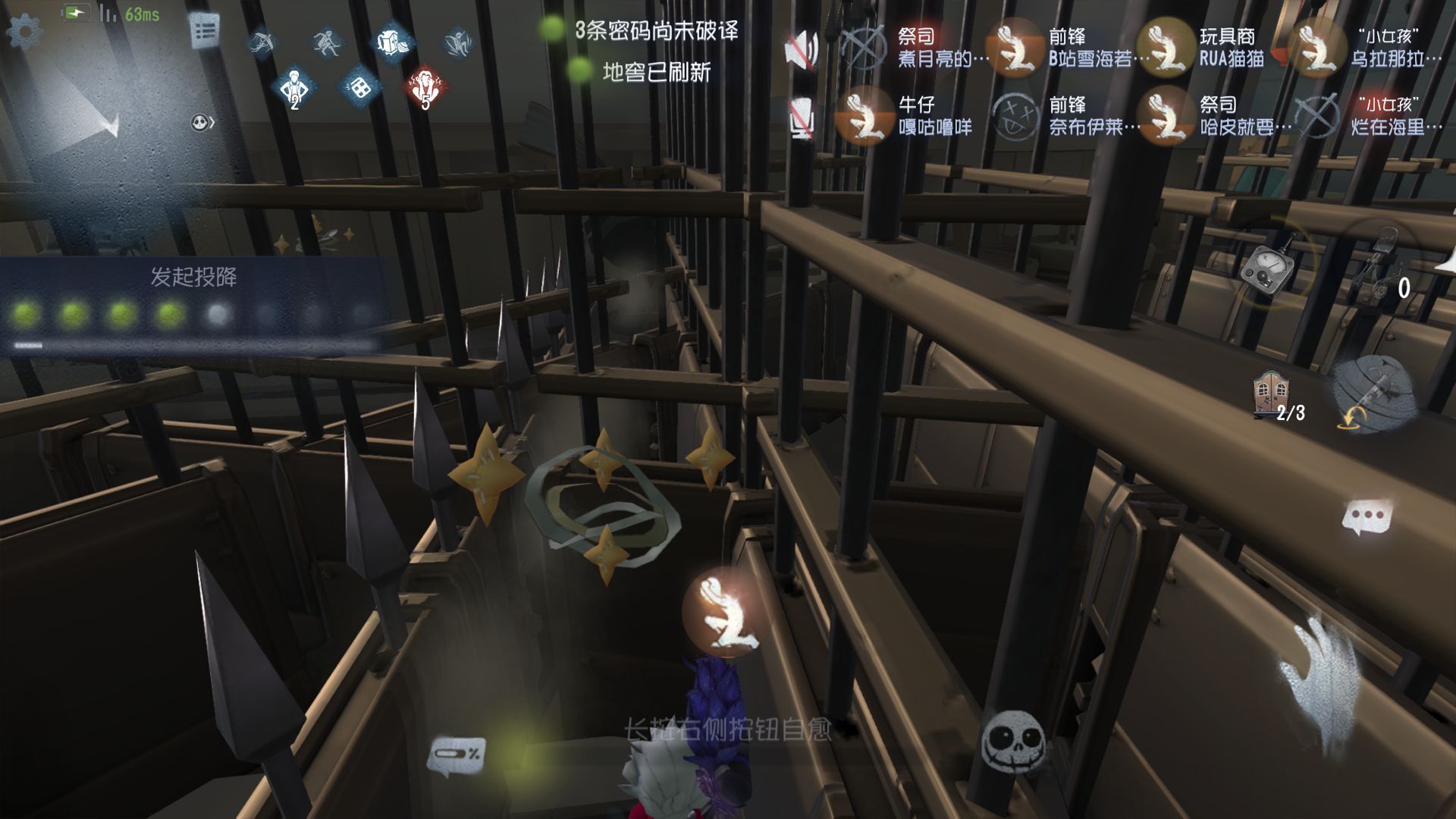Open the chat speech bubble
The image size is (1456, 819).
[x=1367, y=517]
